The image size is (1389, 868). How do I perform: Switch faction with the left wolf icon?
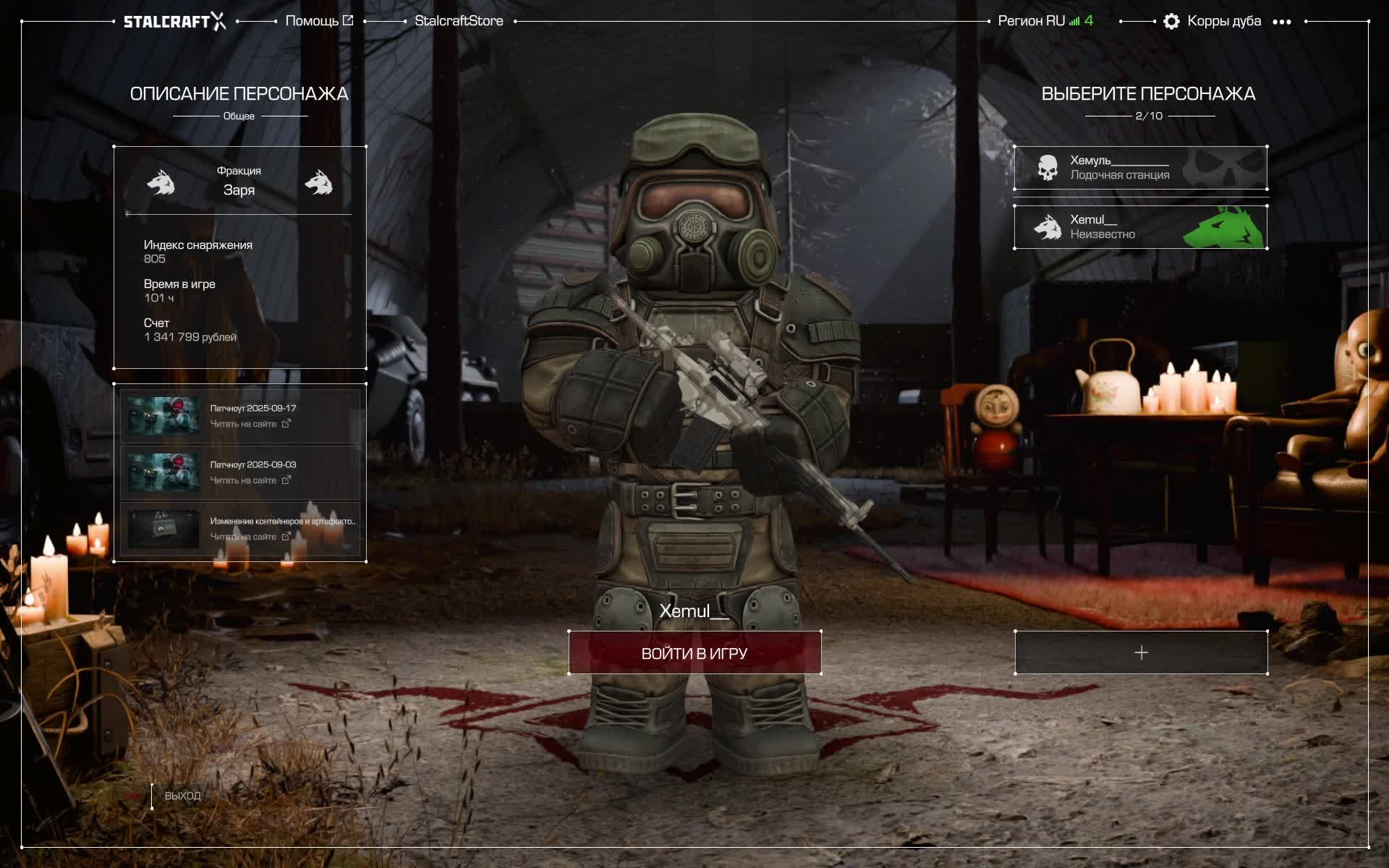click(161, 183)
